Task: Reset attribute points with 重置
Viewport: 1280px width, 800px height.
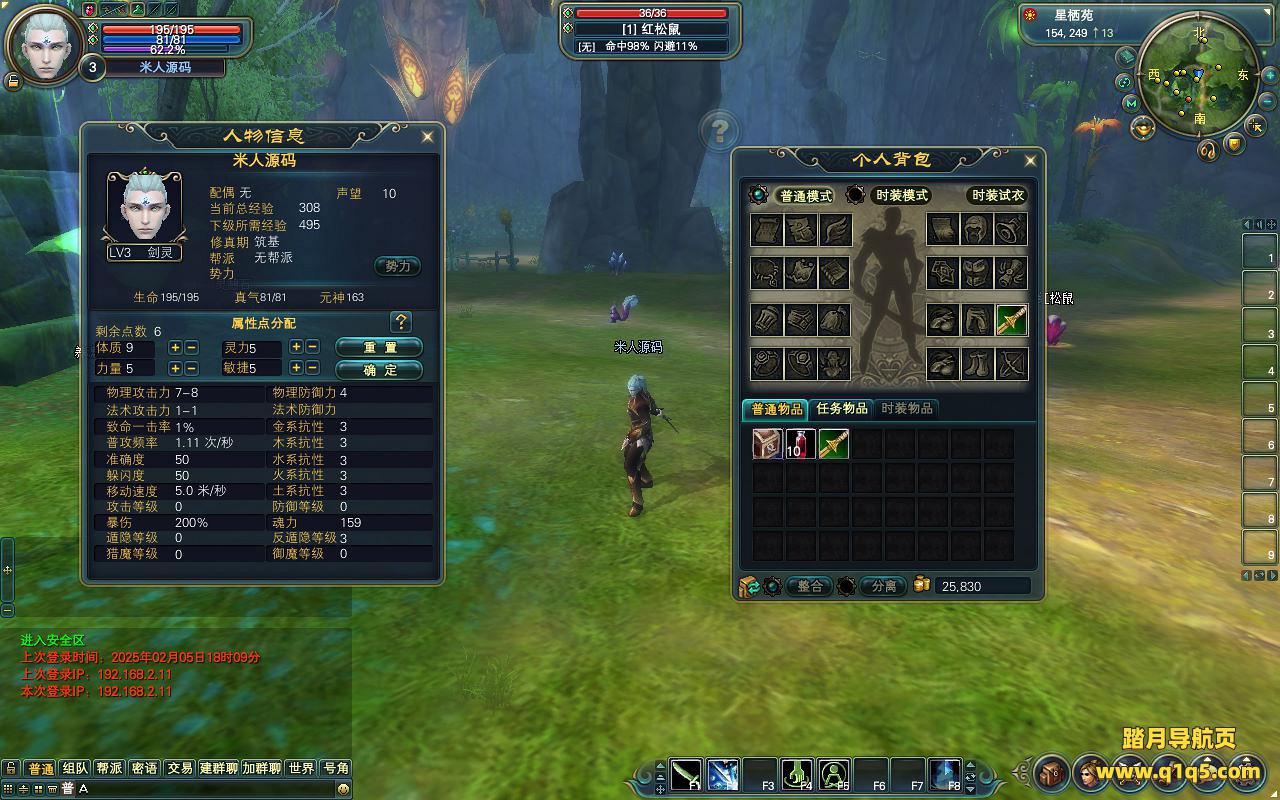Action: 379,347
